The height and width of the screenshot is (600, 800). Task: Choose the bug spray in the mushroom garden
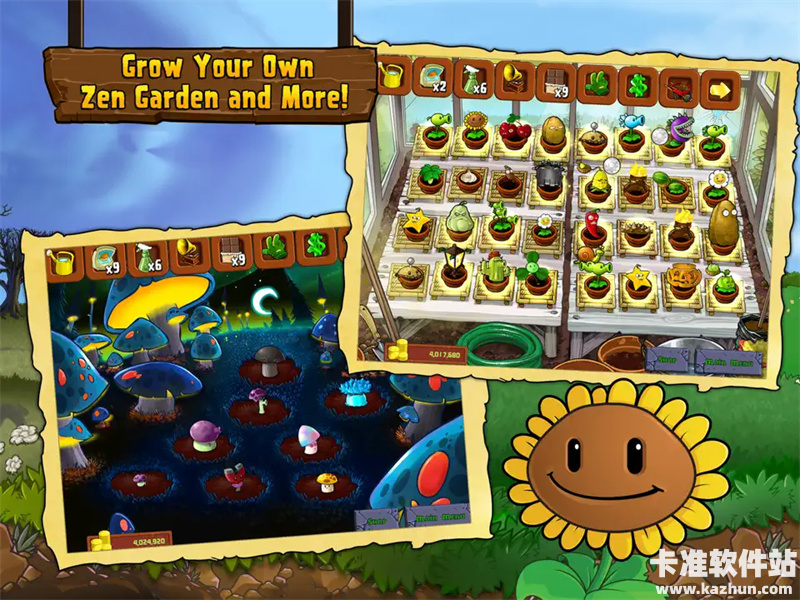tap(147, 258)
